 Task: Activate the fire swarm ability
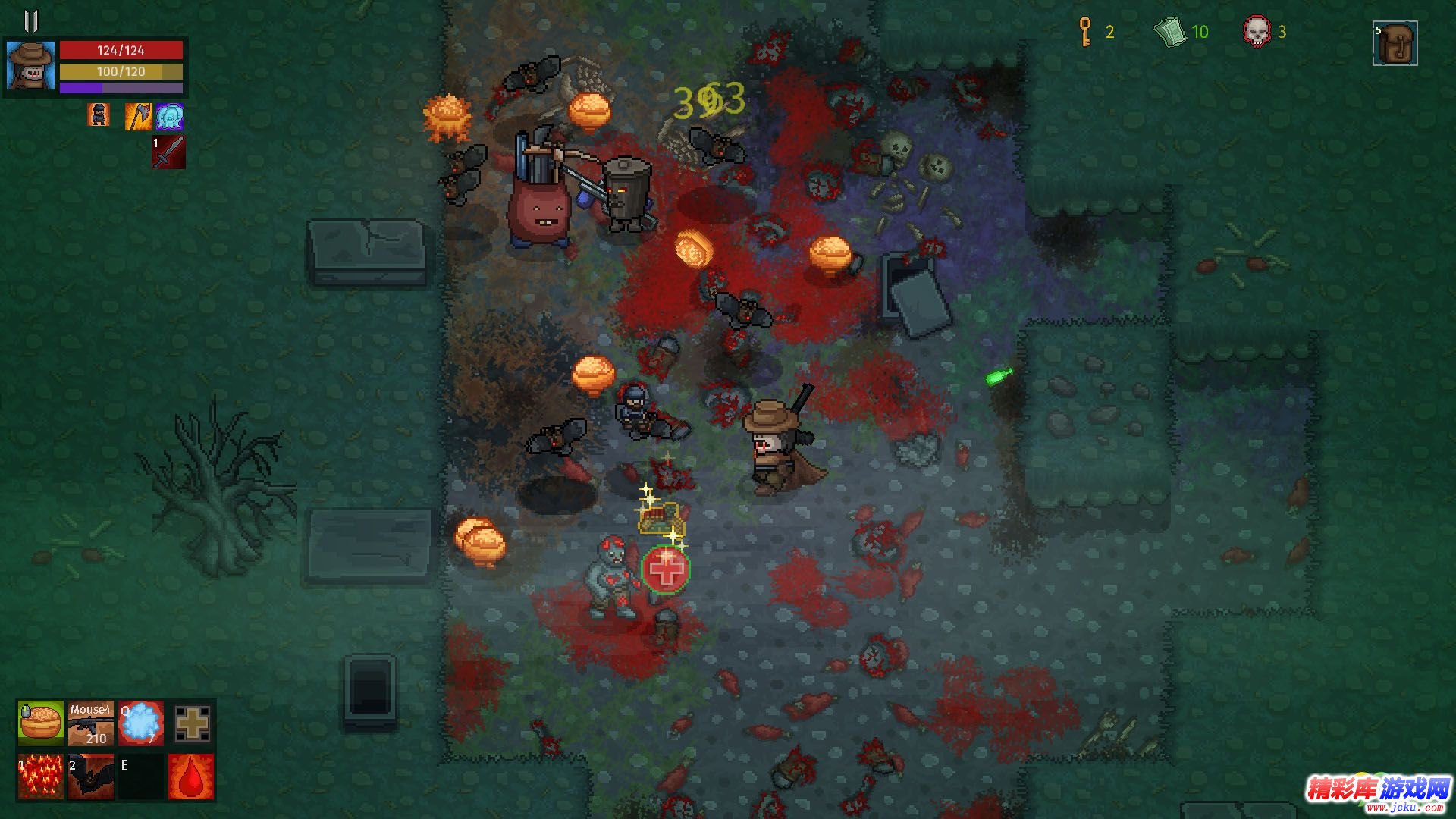click(41, 777)
